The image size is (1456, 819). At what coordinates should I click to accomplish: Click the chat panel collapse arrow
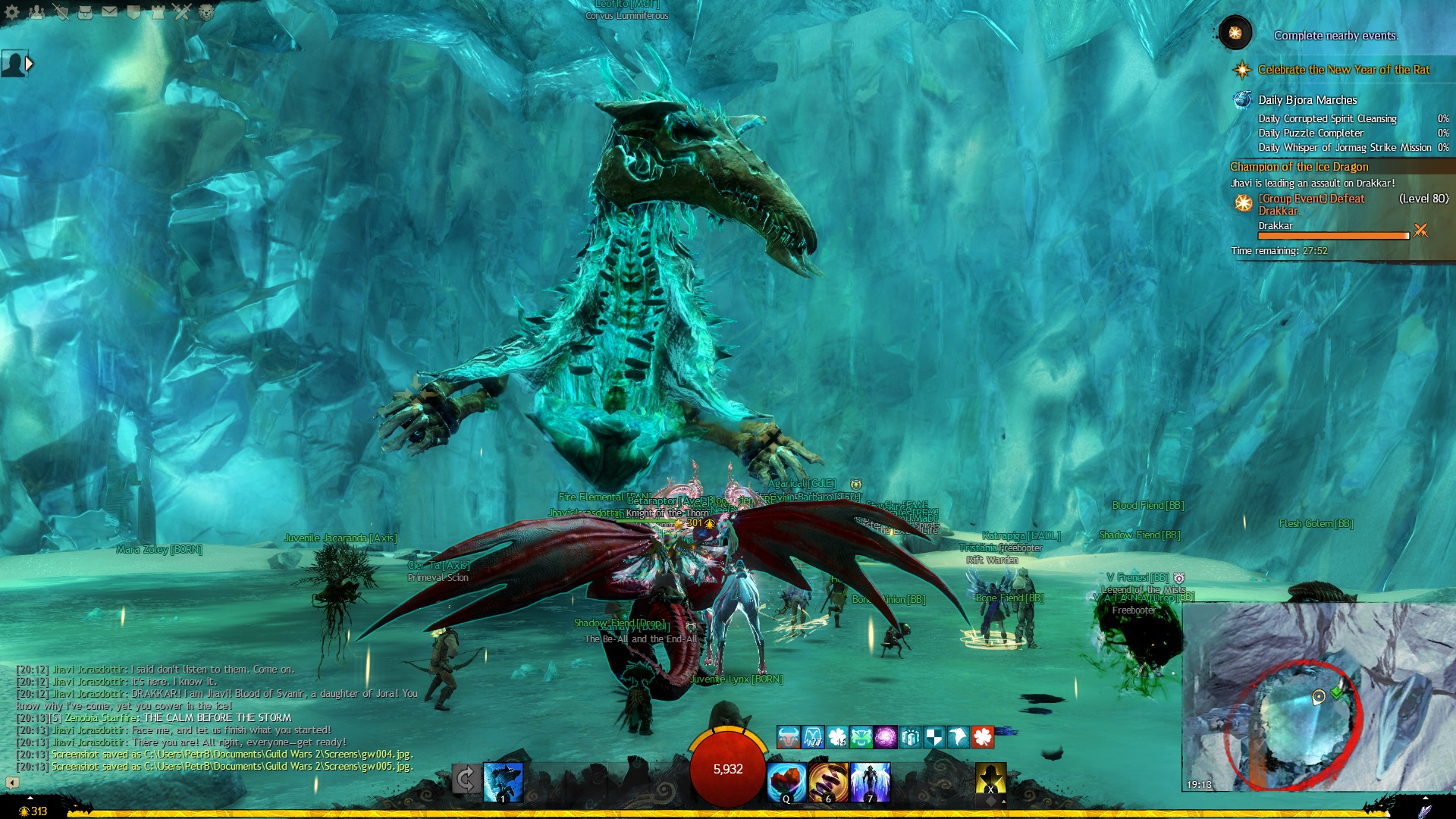tap(12, 782)
